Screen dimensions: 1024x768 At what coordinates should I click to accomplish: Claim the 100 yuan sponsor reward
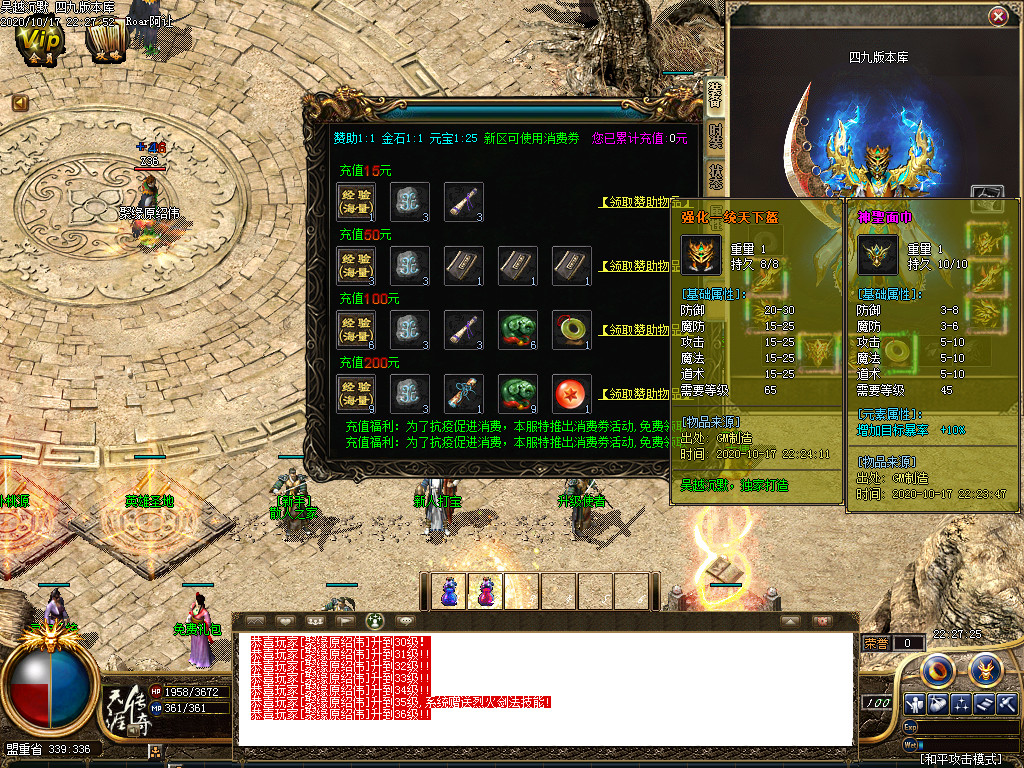pos(639,330)
